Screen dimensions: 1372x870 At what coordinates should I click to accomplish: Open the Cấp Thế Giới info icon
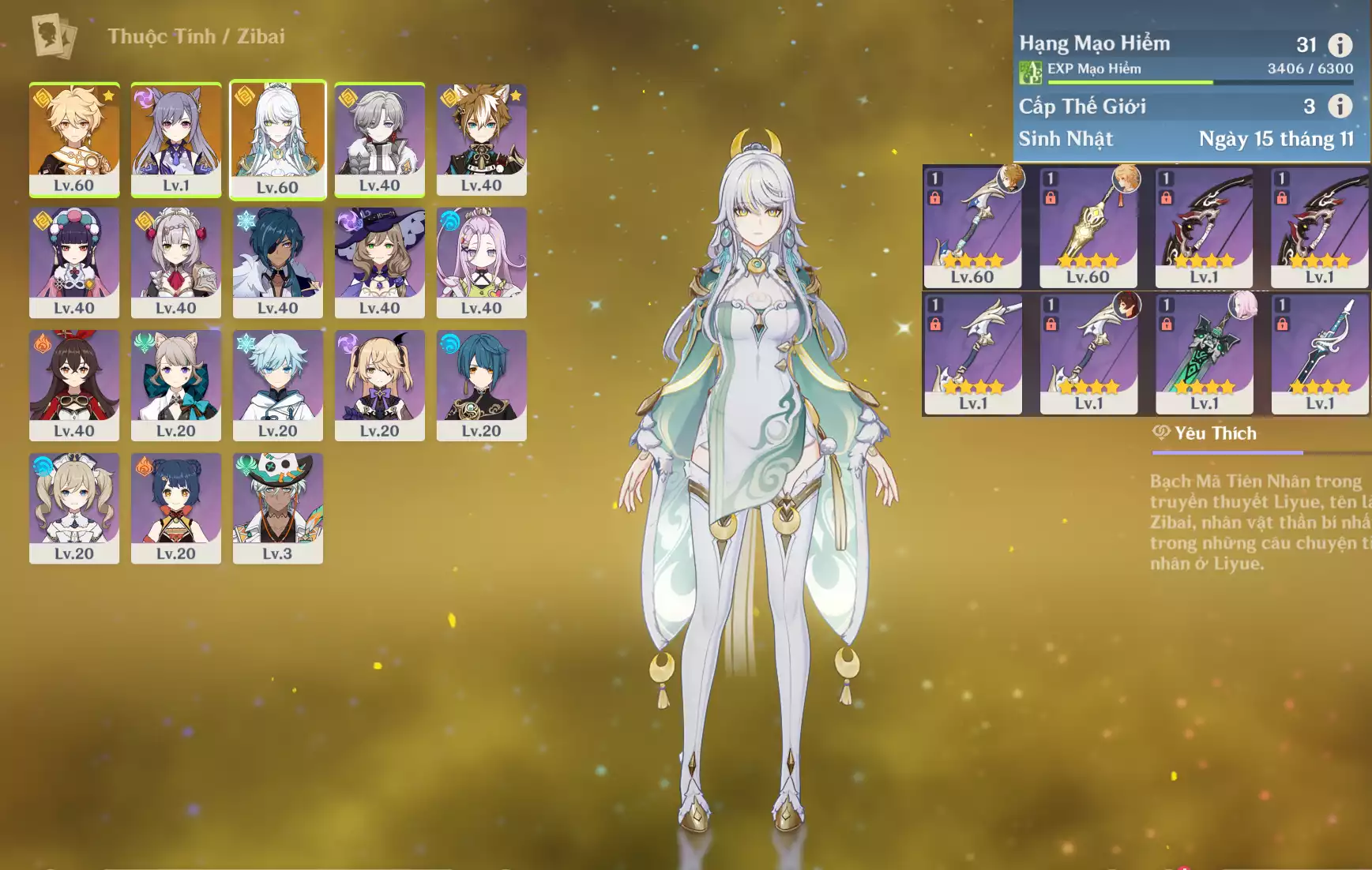click(x=1340, y=106)
